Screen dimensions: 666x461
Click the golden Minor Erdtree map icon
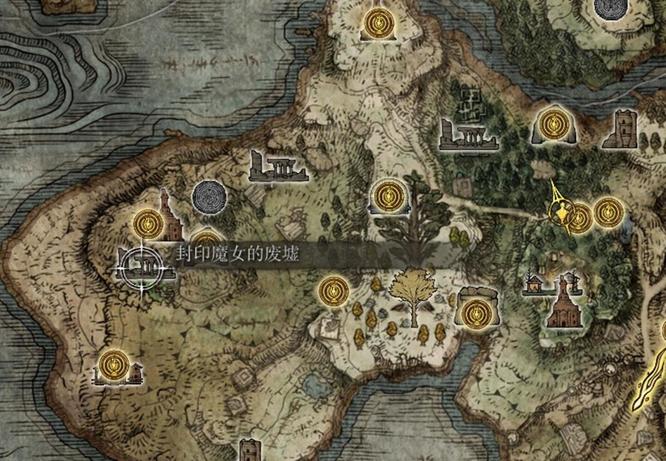(409, 291)
